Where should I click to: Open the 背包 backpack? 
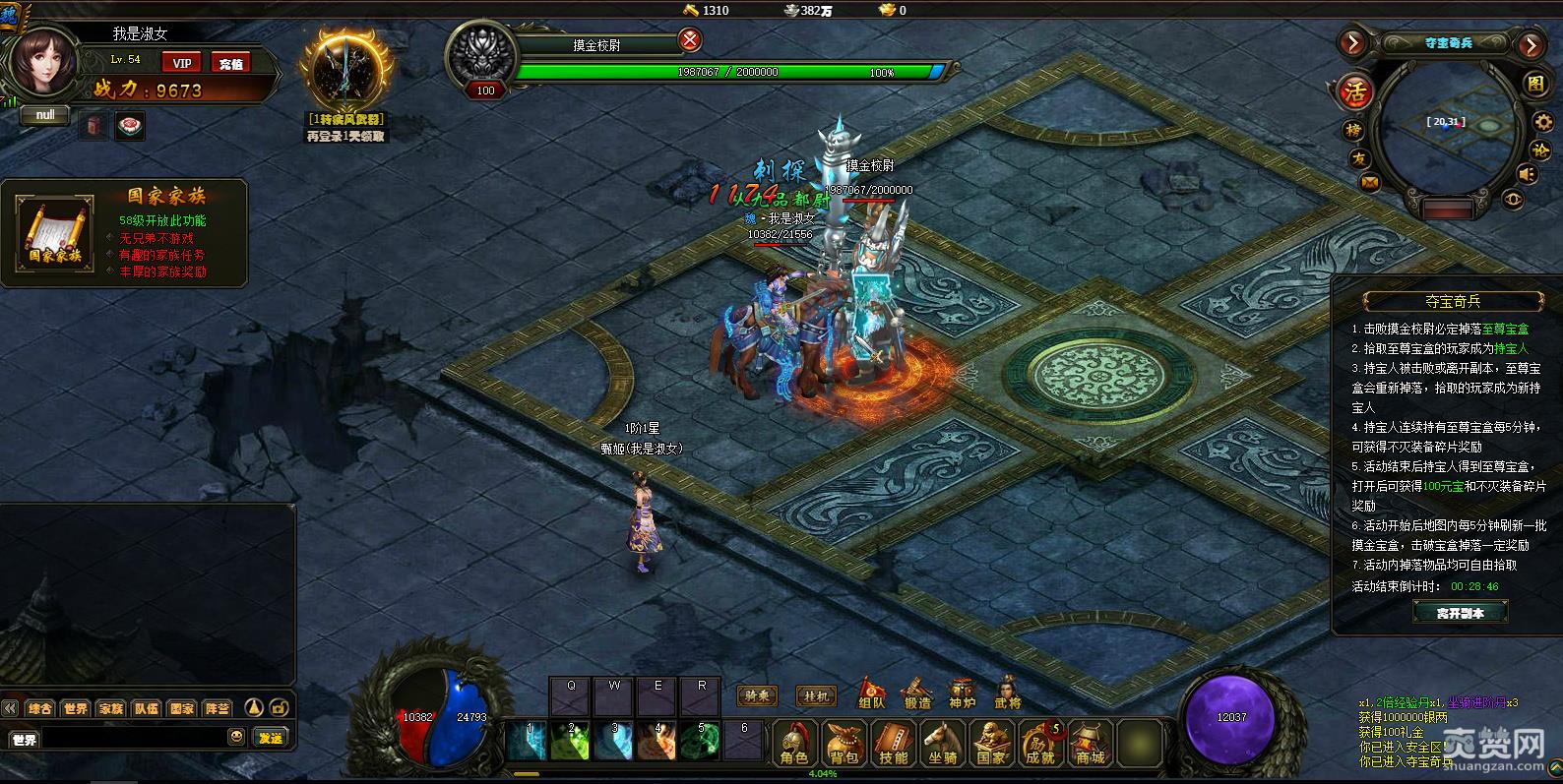844,744
